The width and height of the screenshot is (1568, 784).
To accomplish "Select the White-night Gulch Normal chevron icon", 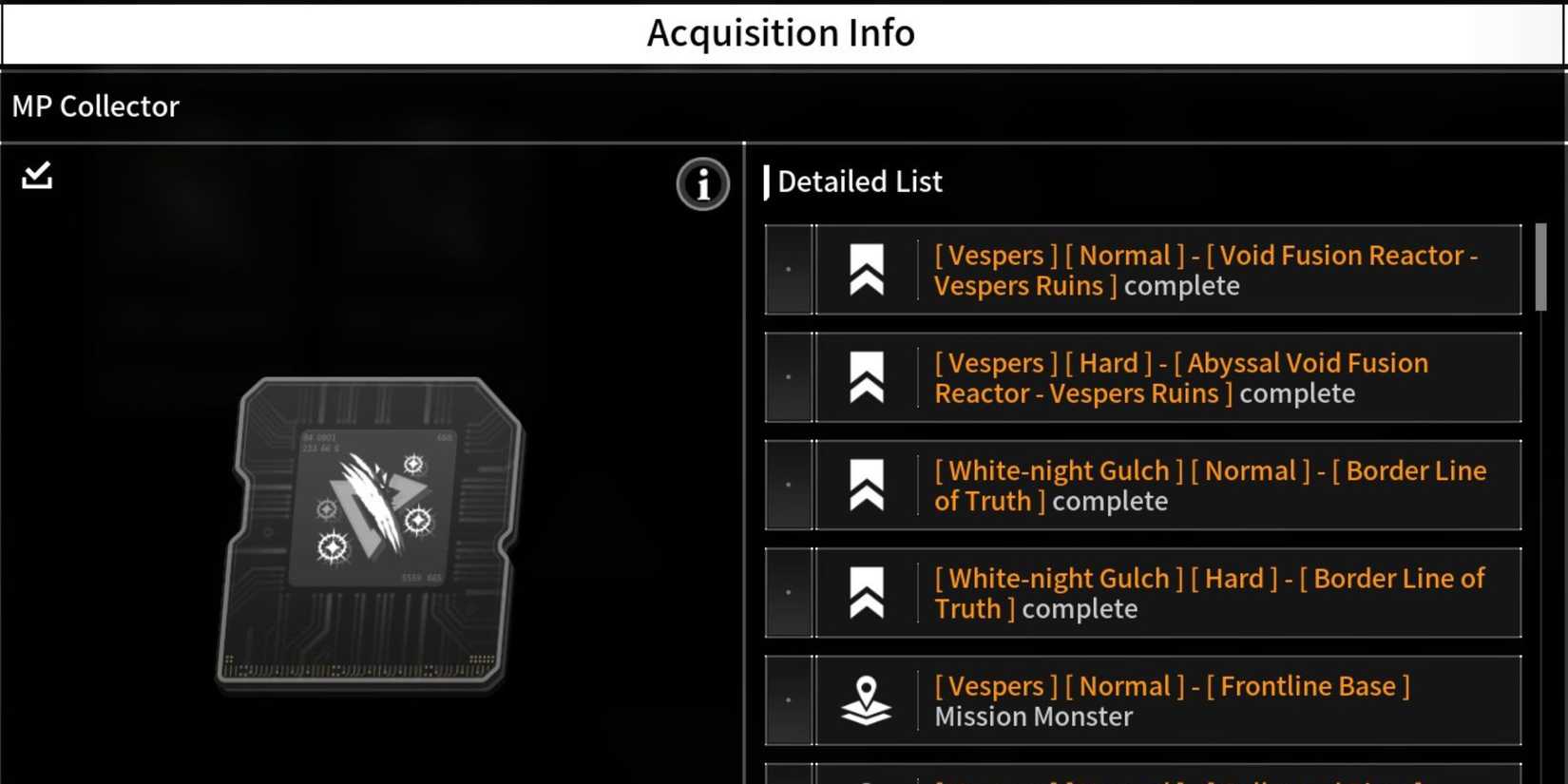I will pyautogui.click(x=867, y=485).
